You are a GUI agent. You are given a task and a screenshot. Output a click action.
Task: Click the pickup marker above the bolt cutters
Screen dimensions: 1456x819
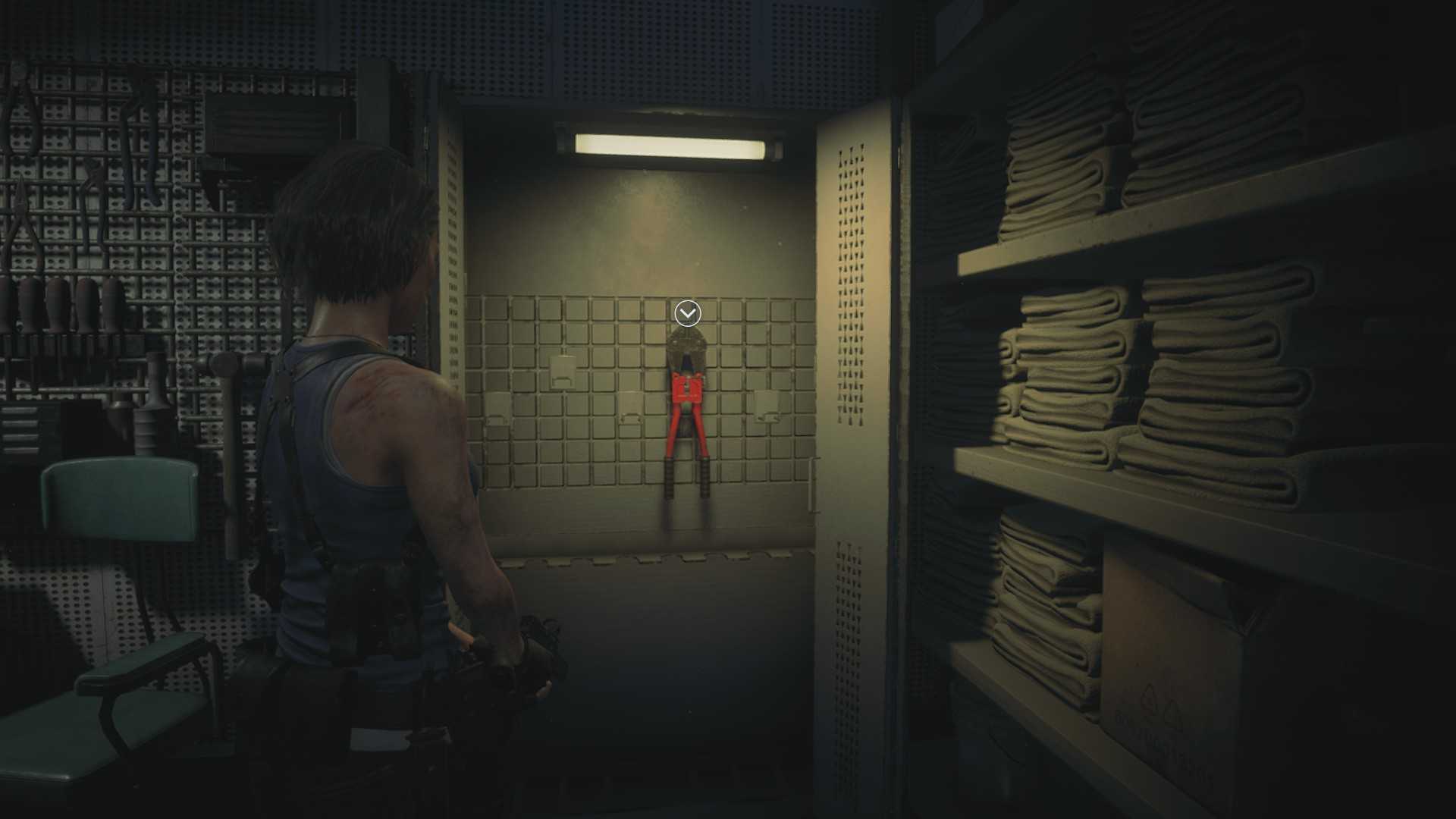[688, 312]
